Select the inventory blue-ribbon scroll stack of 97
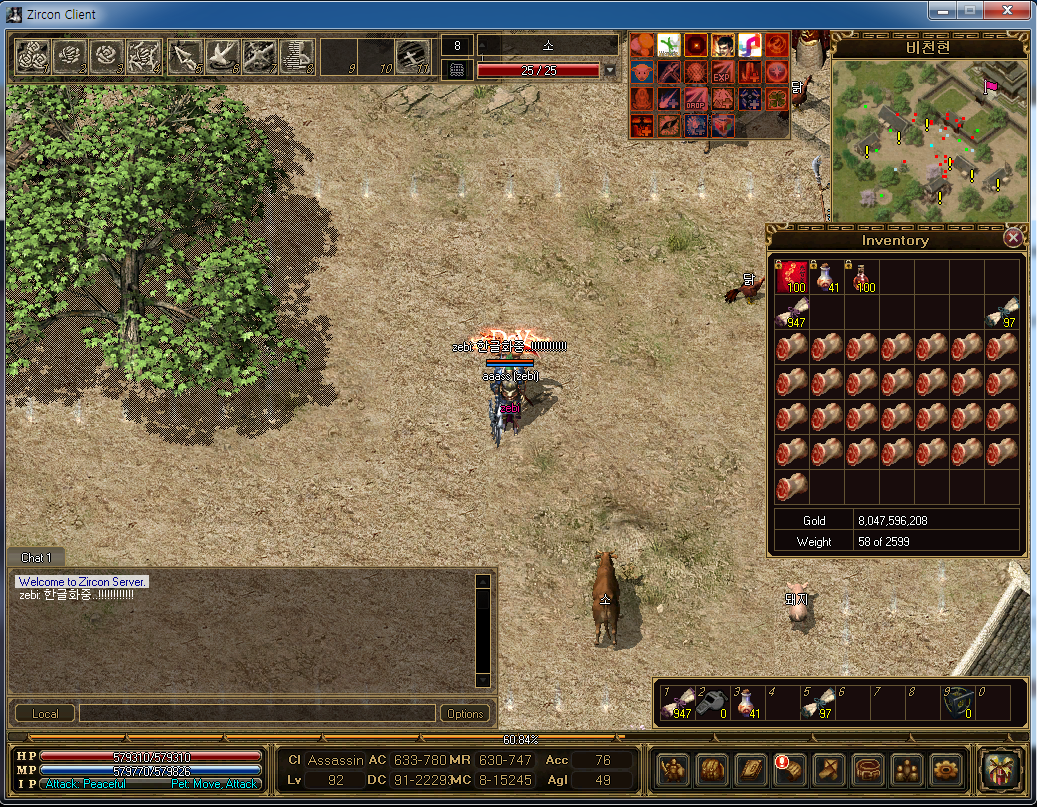Viewport: 1037px width, 807px height. point(1002,312)
